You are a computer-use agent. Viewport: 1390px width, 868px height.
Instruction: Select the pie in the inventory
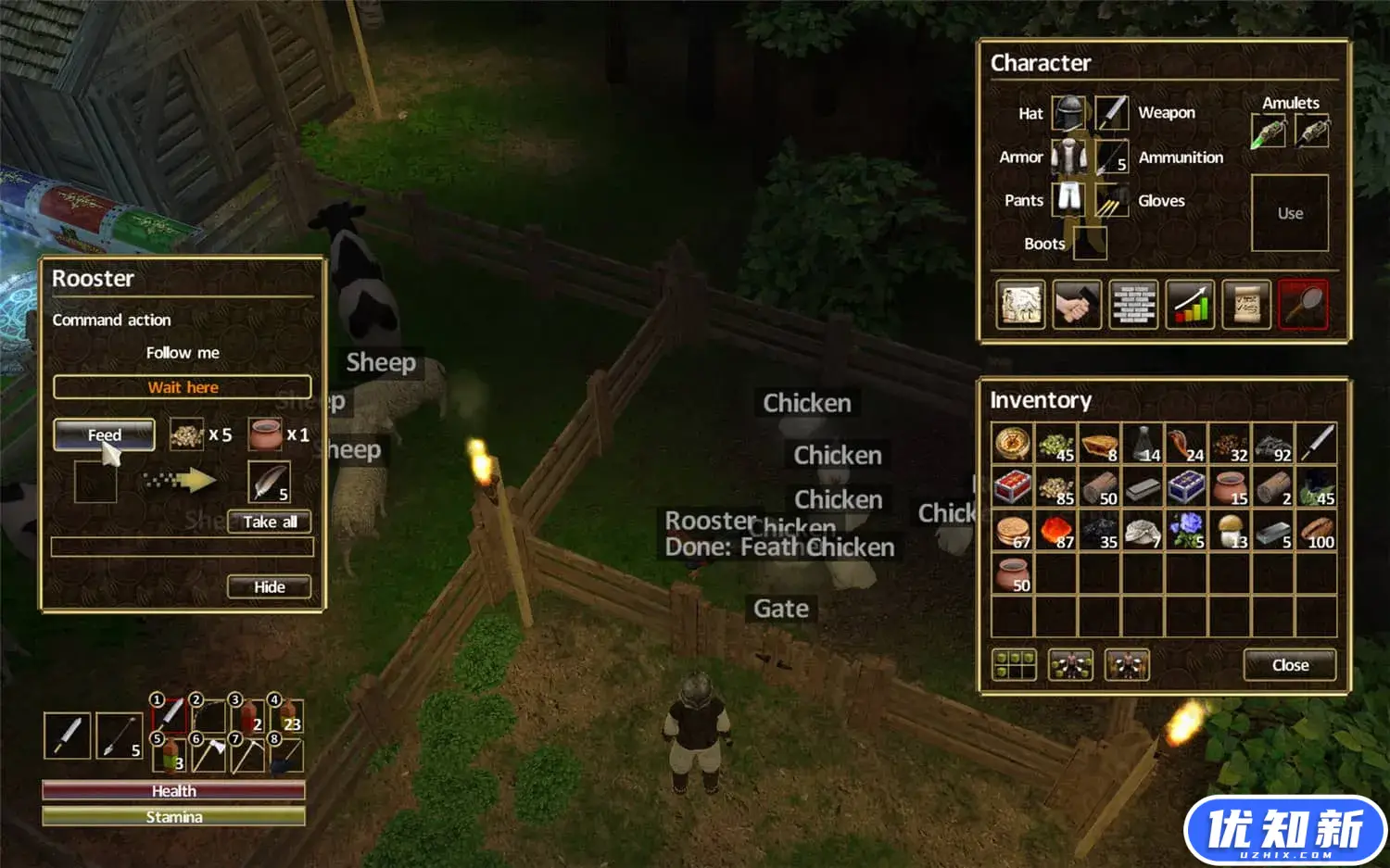coord(1099,444)
